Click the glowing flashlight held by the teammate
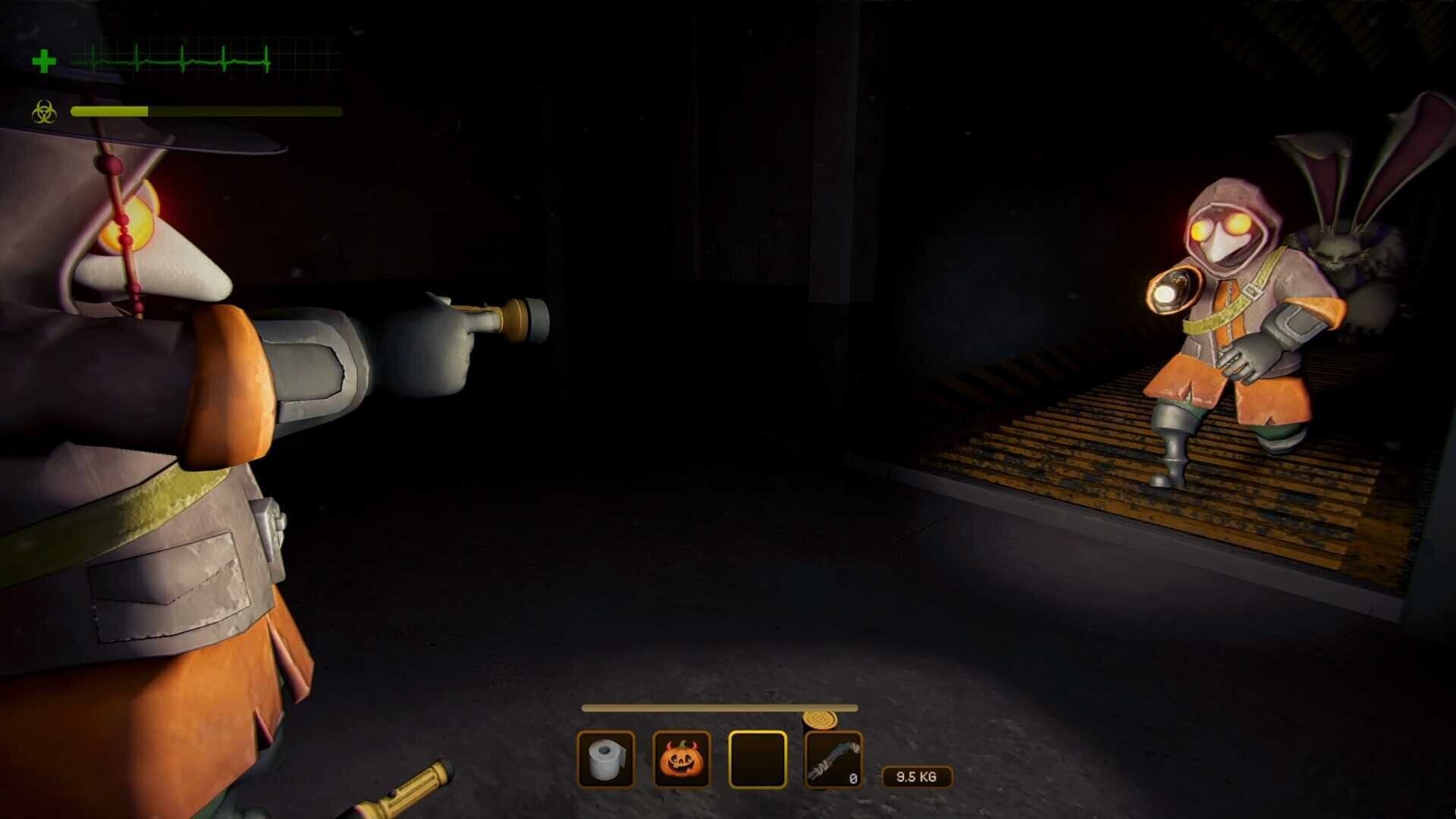 (x=1174, y=290)
